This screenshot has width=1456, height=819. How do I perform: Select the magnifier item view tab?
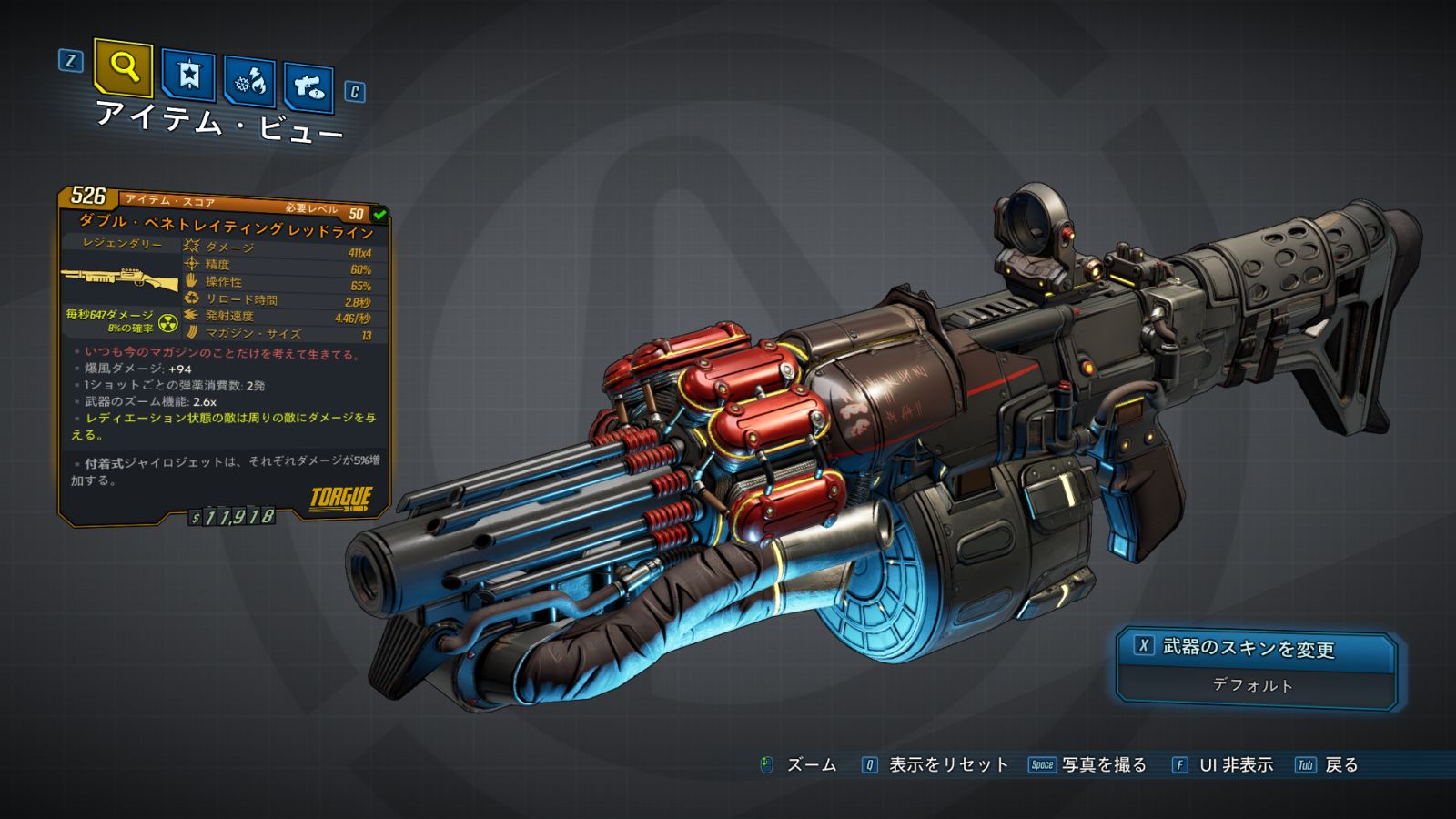click(123, 66)
